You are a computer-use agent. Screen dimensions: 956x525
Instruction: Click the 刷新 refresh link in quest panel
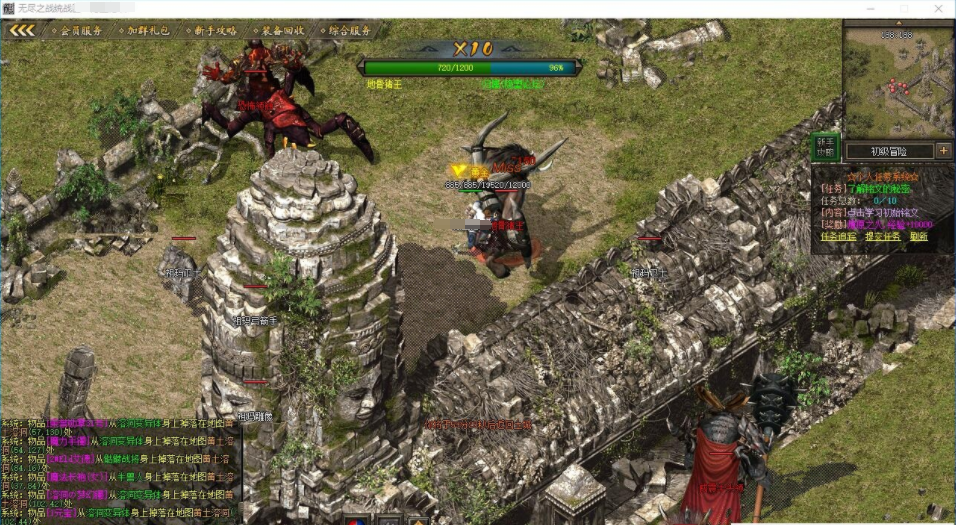919,237
